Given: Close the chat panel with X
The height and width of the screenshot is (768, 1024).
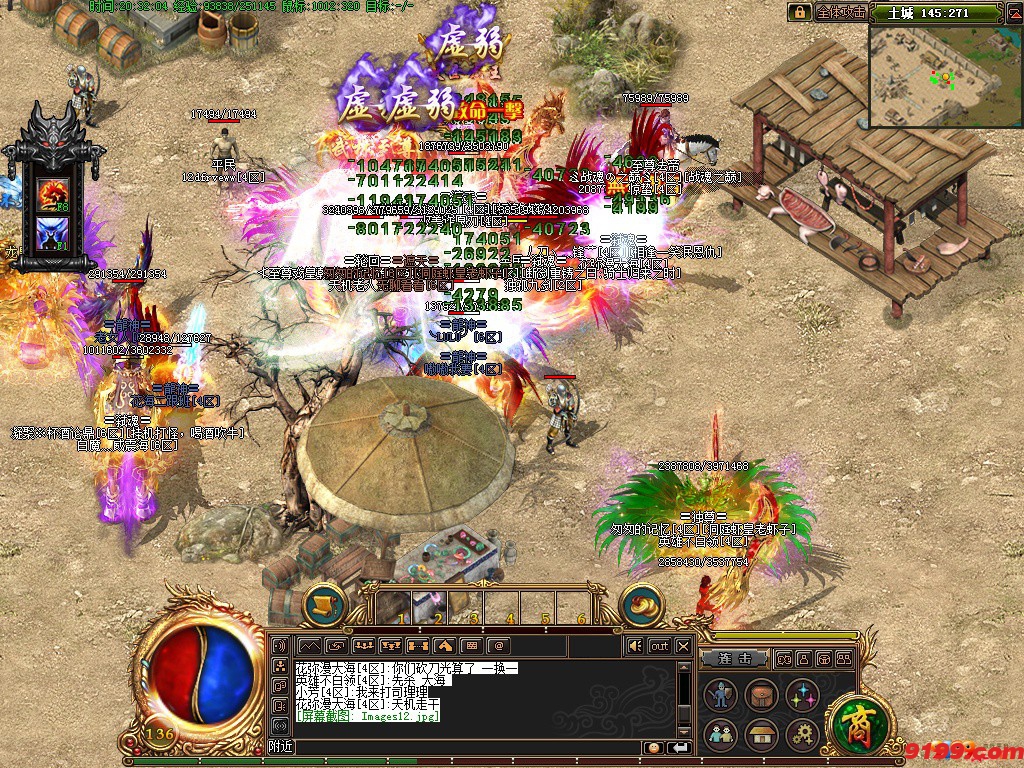Looking at the screenshot, I should click(x=683, y=646).
